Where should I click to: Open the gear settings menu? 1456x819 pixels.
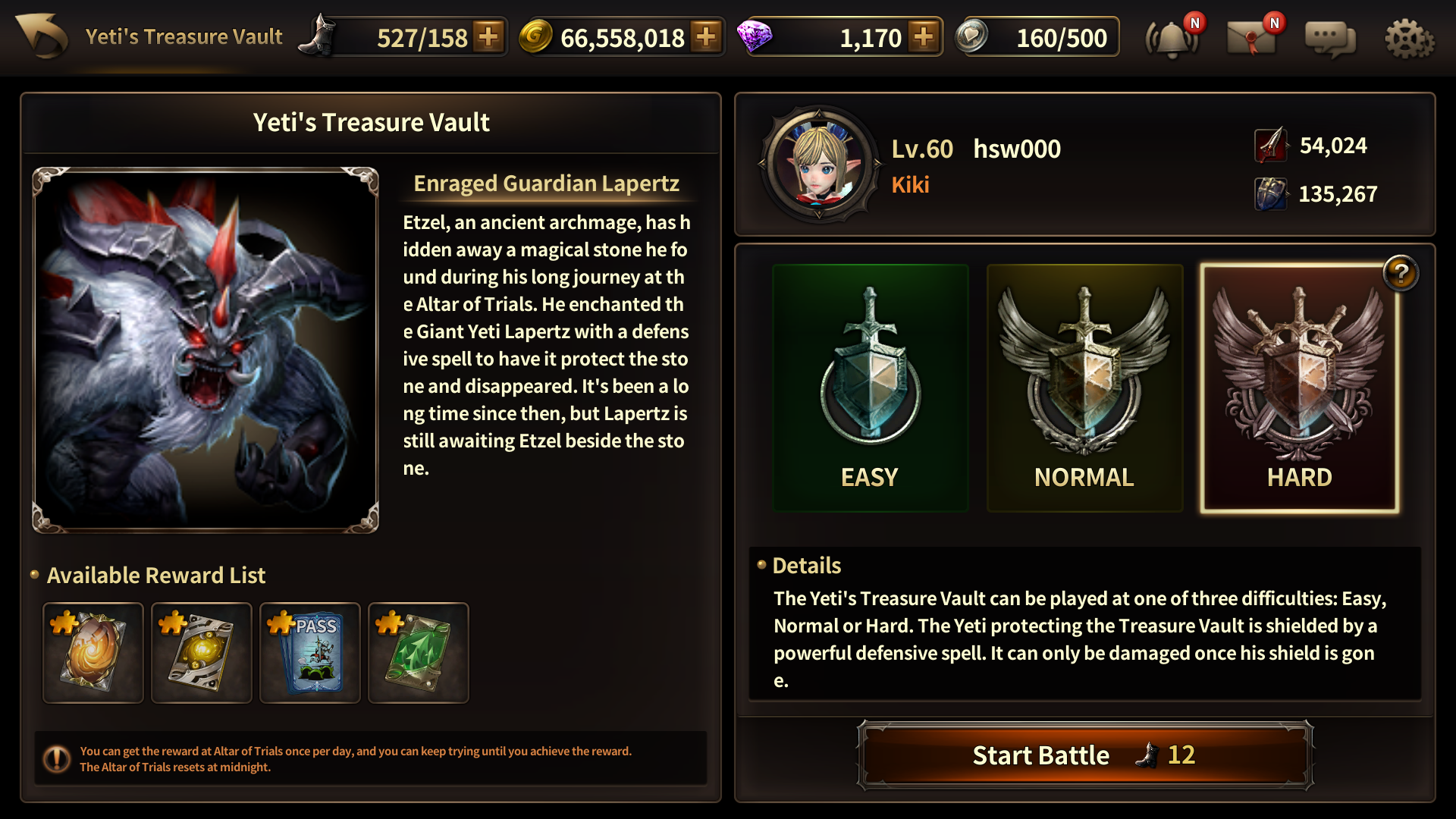pyautogui.click(x=1409, y=38)
